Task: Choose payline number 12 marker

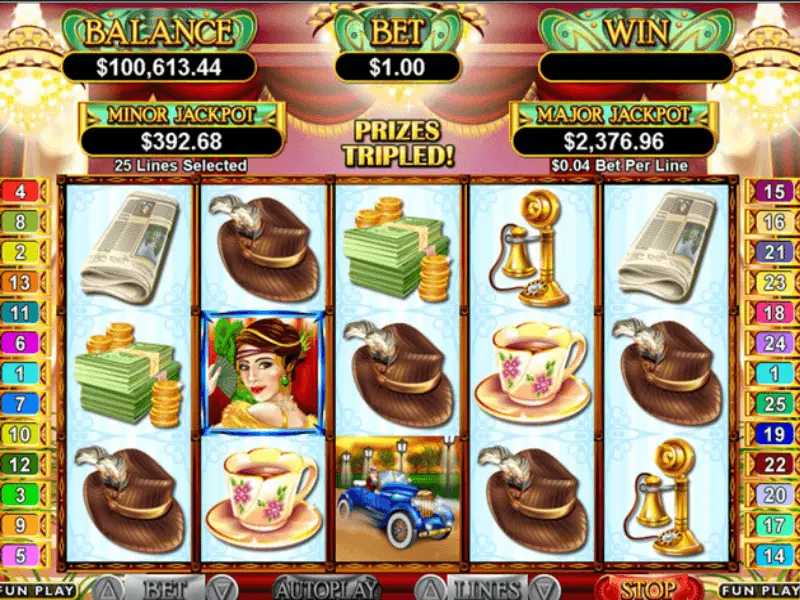Action: pyautogui.click(x=21, y=465)
